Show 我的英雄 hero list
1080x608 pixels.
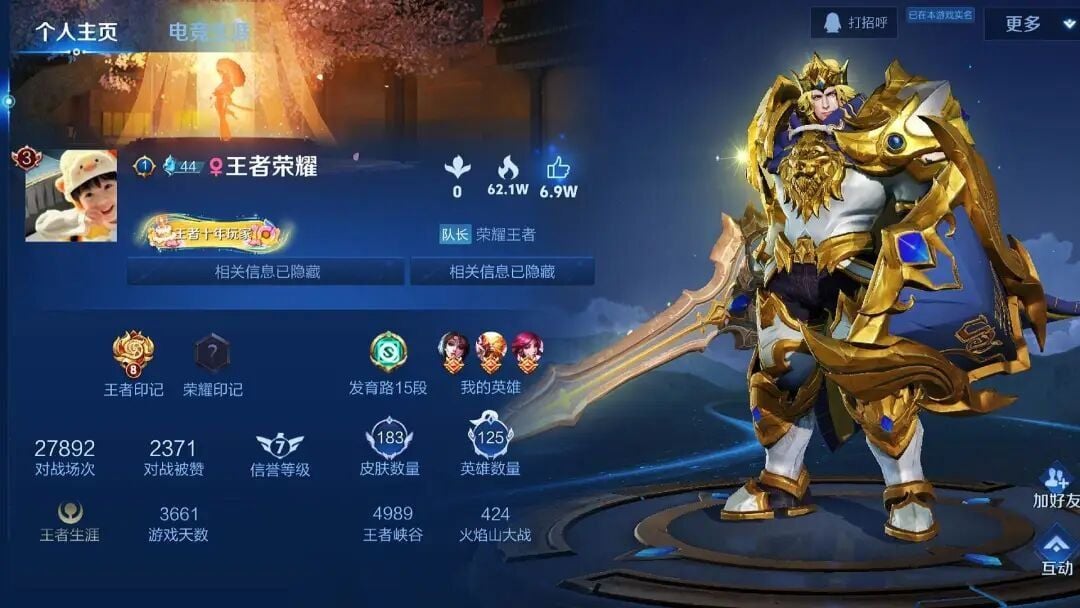click(x=490, y=353)
